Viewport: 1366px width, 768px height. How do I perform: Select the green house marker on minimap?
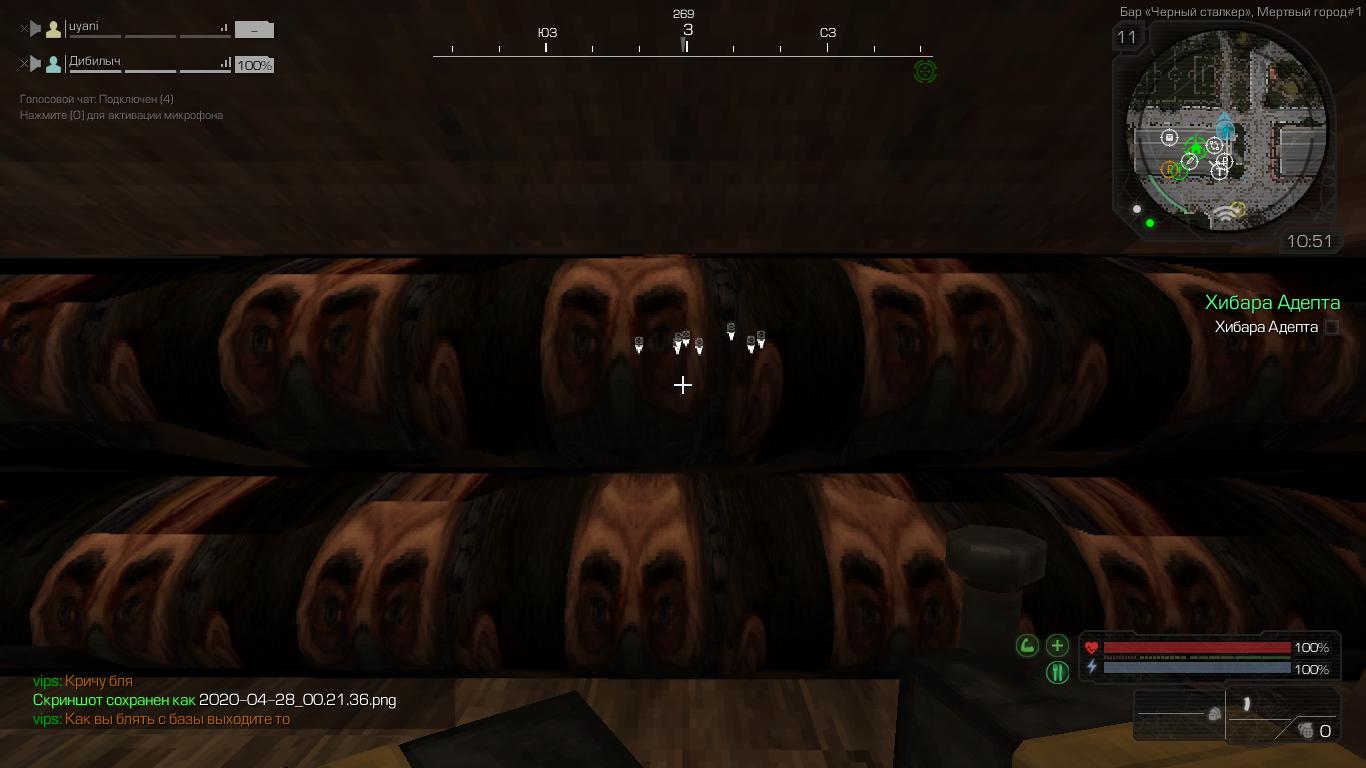(x=1195, y=146)
